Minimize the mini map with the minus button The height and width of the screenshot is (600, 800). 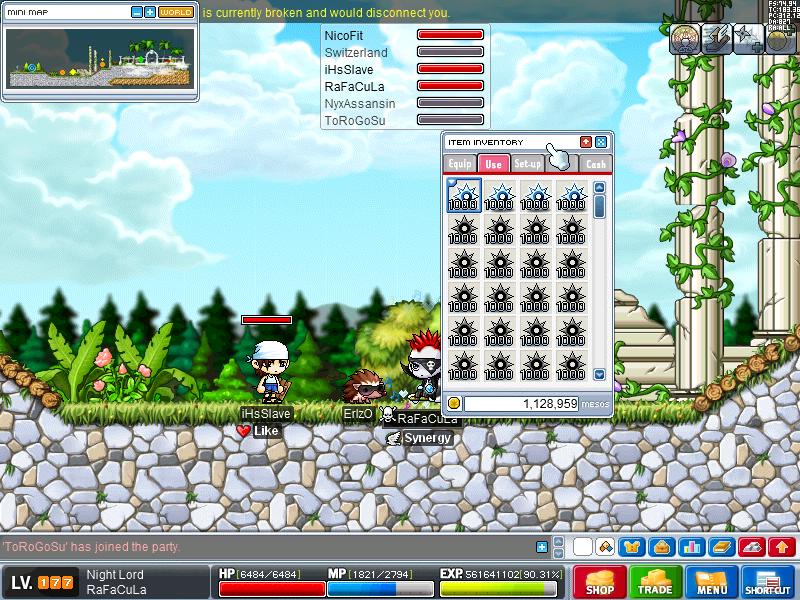(137, 12)
